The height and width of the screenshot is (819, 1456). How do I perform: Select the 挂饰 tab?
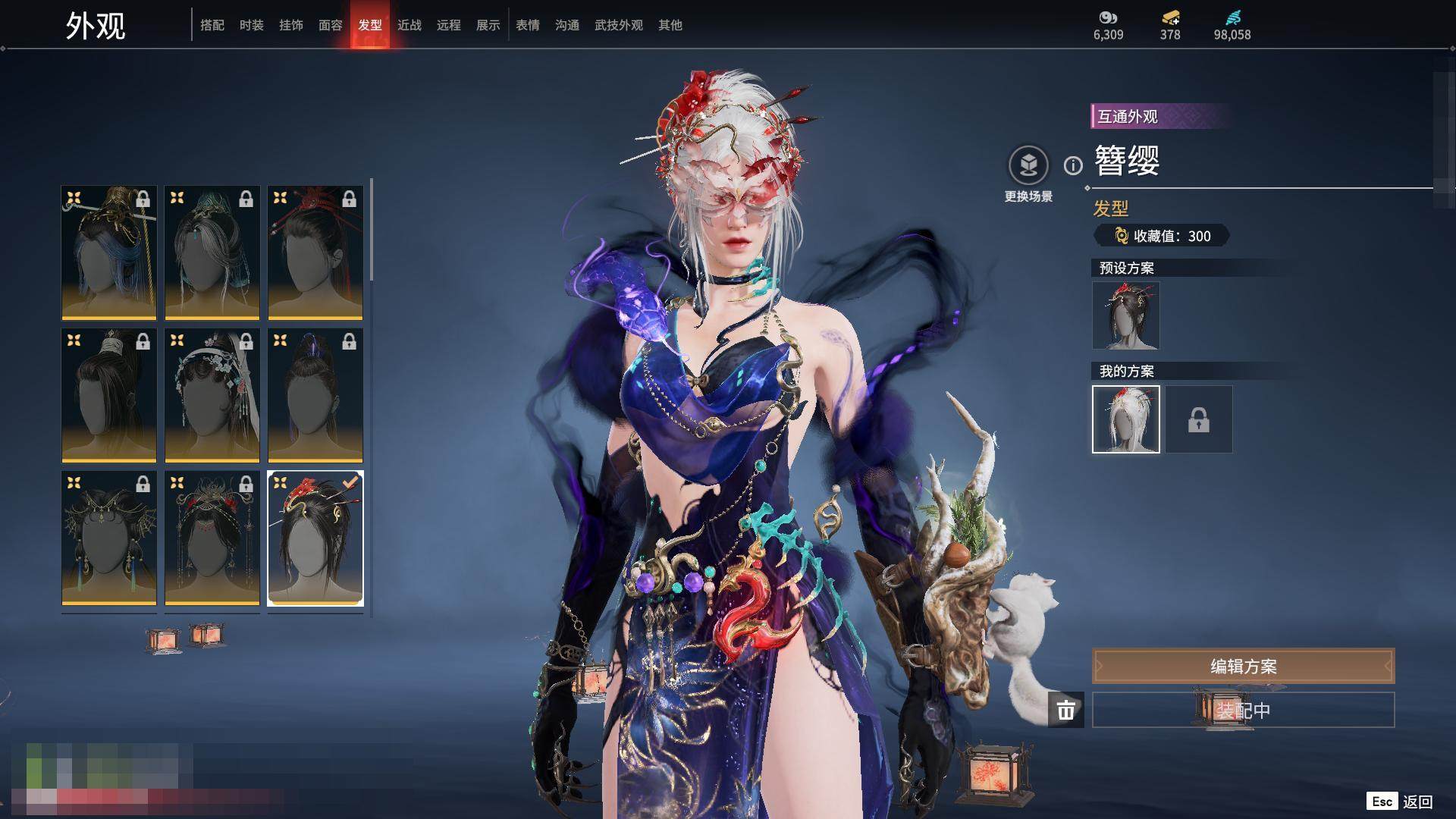(x=291, y=25)
